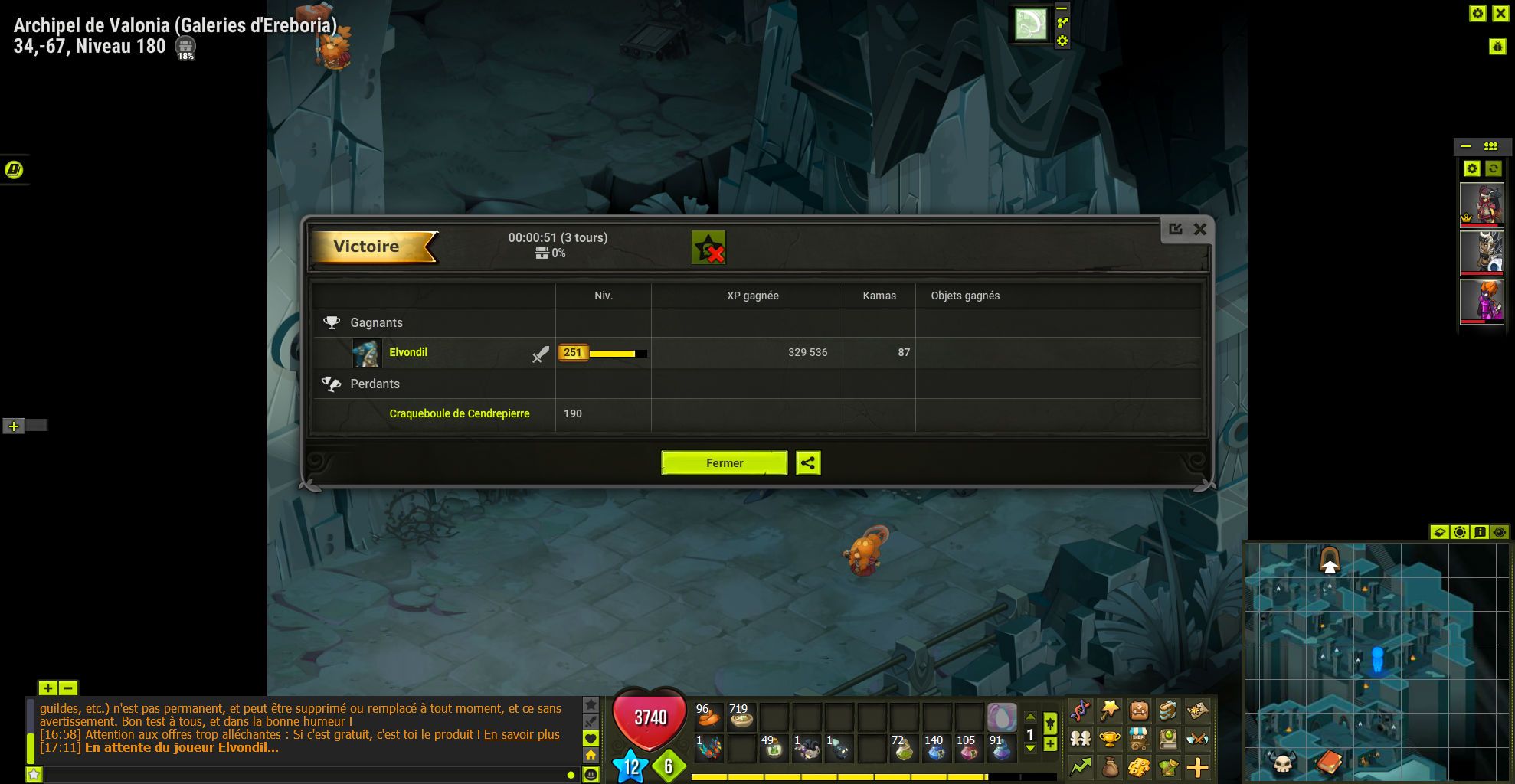Screen dimensions: 1515x784
Task: Collapse the party panel with the minus button
Action: tap(1468, 145)
